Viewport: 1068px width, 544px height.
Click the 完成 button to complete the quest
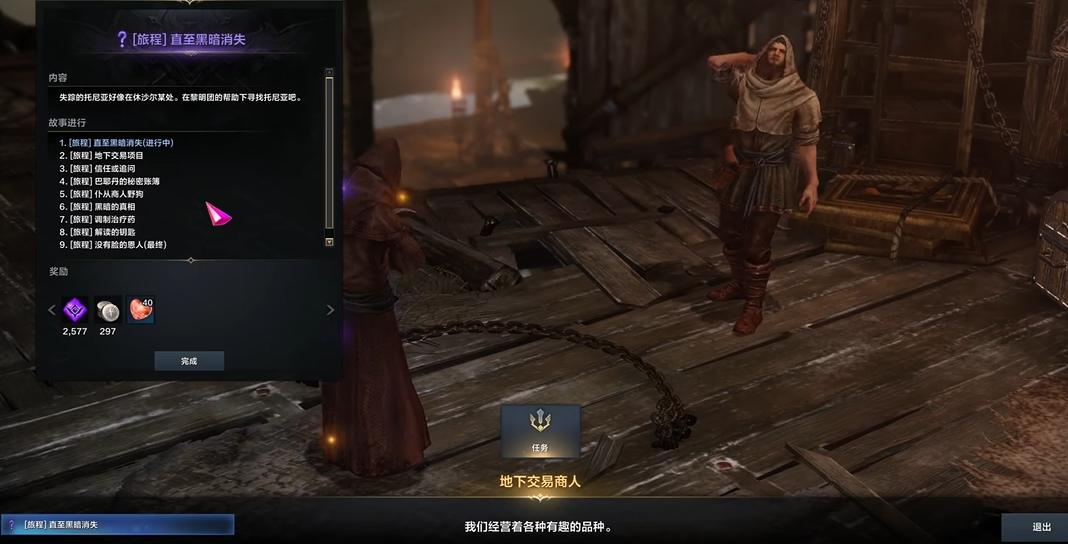pos(189,361)
